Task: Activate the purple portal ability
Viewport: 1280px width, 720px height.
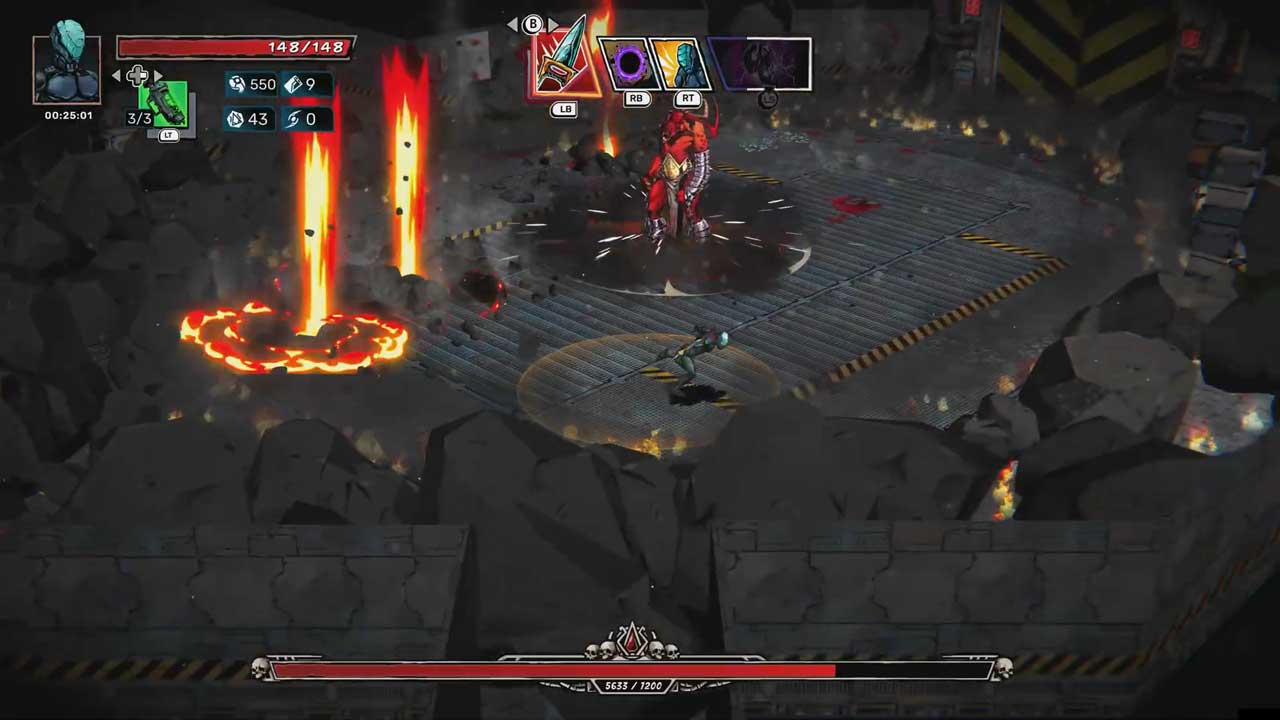Action: pos(629,65)
